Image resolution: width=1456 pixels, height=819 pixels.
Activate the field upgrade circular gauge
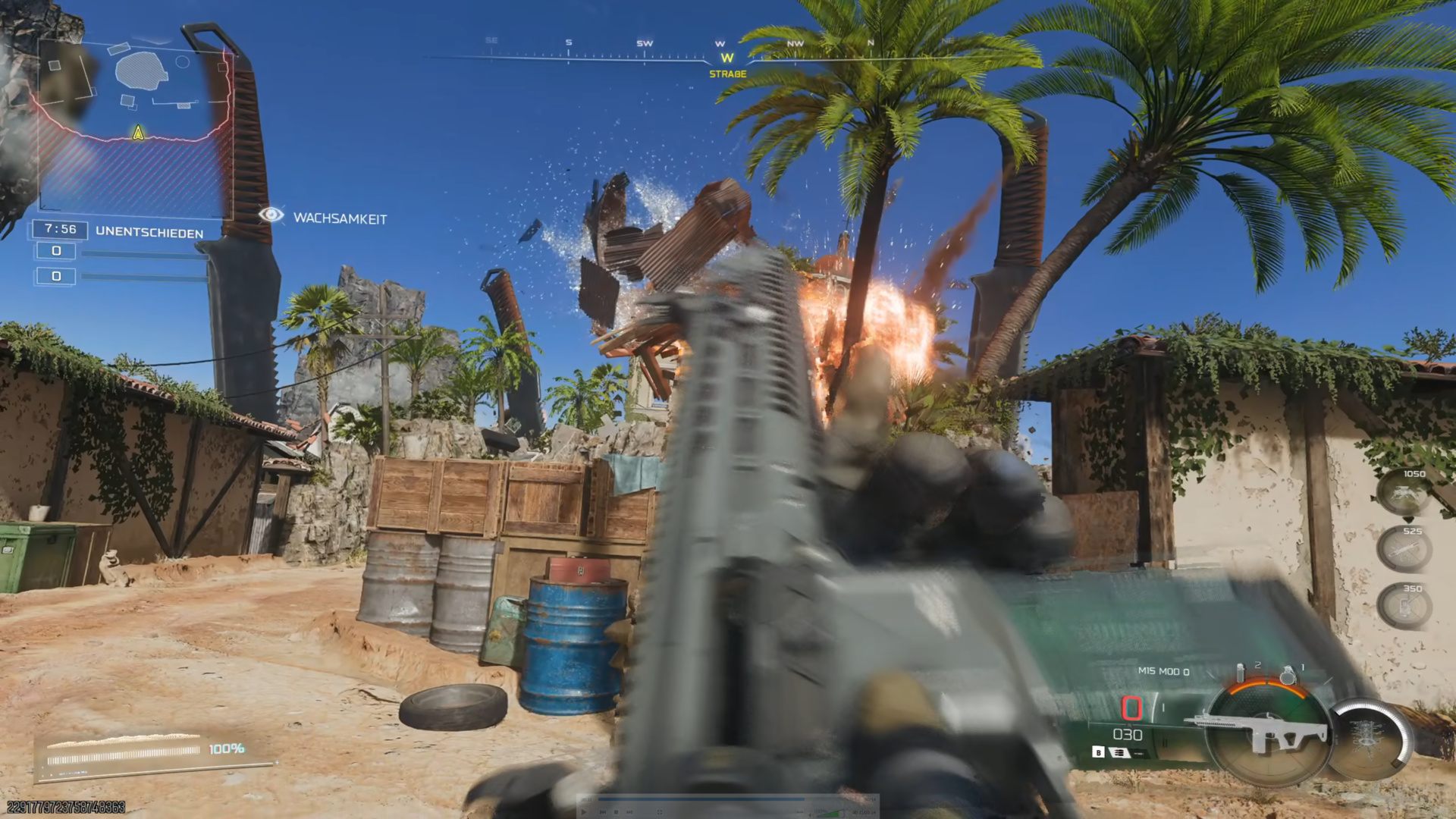click(1369, 739)
